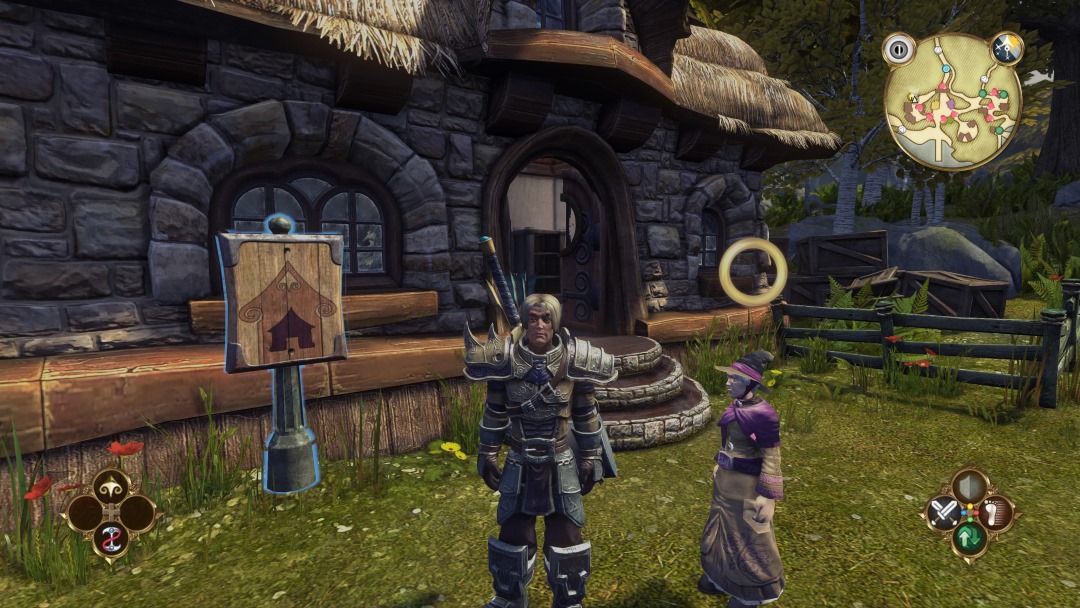Choose the shield block action

[x=969, y=487]
